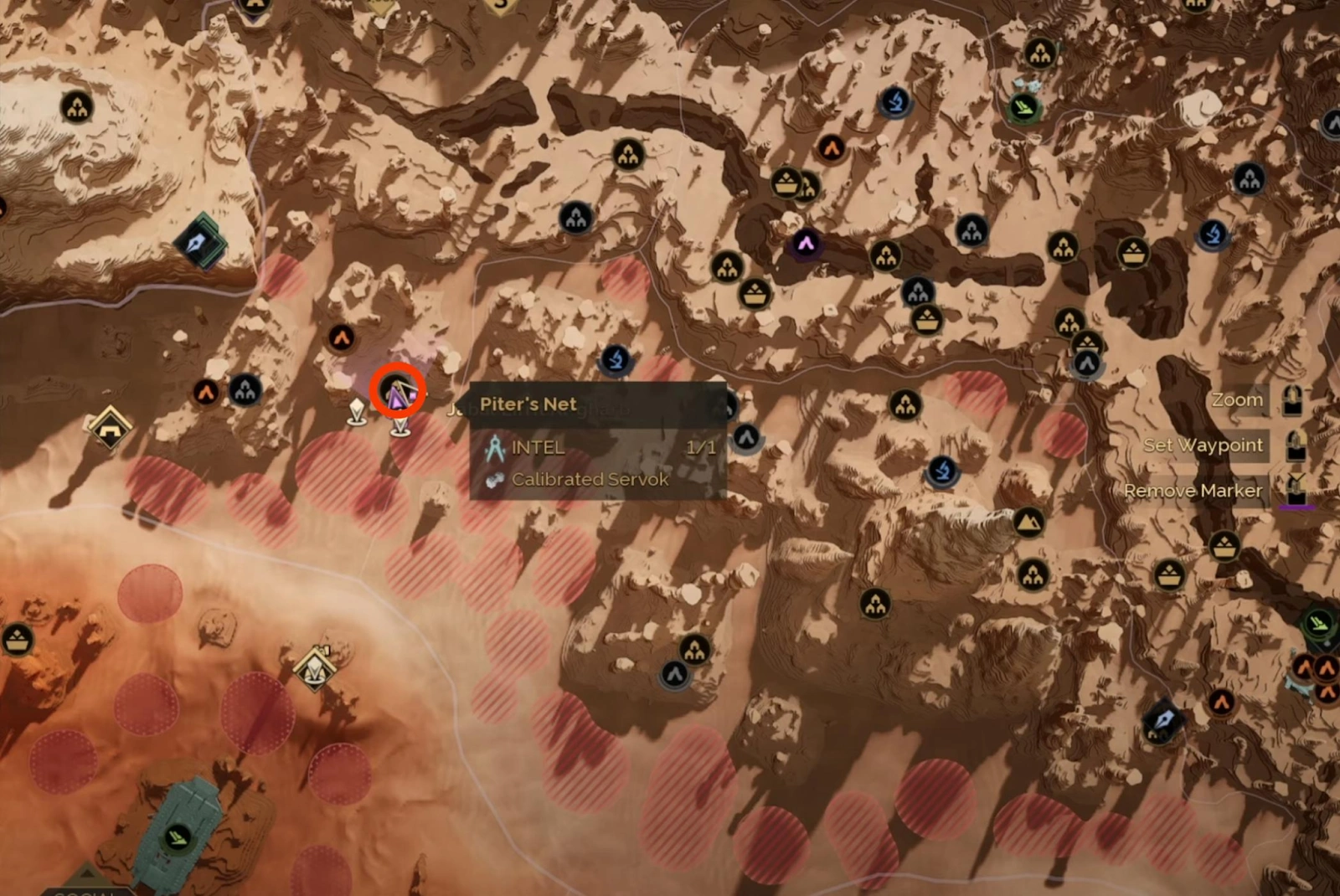Click the Remove Marker option
This screenshot has width=1340, height=896.
(1193, 491)
